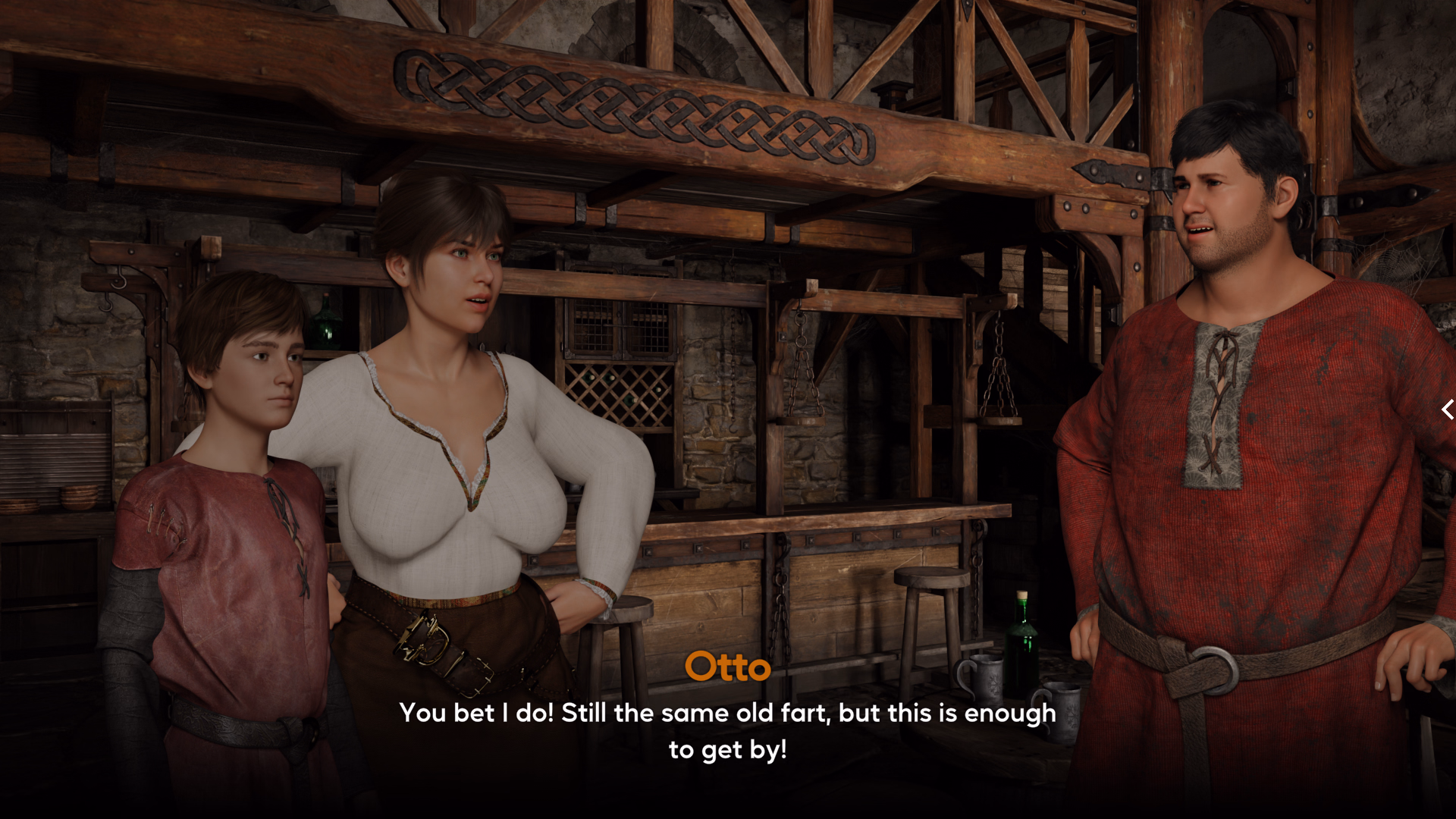Expand the side panel via right-edge chevron
This screenshot has width=1456, height=819.
[x=1447, y=409]
